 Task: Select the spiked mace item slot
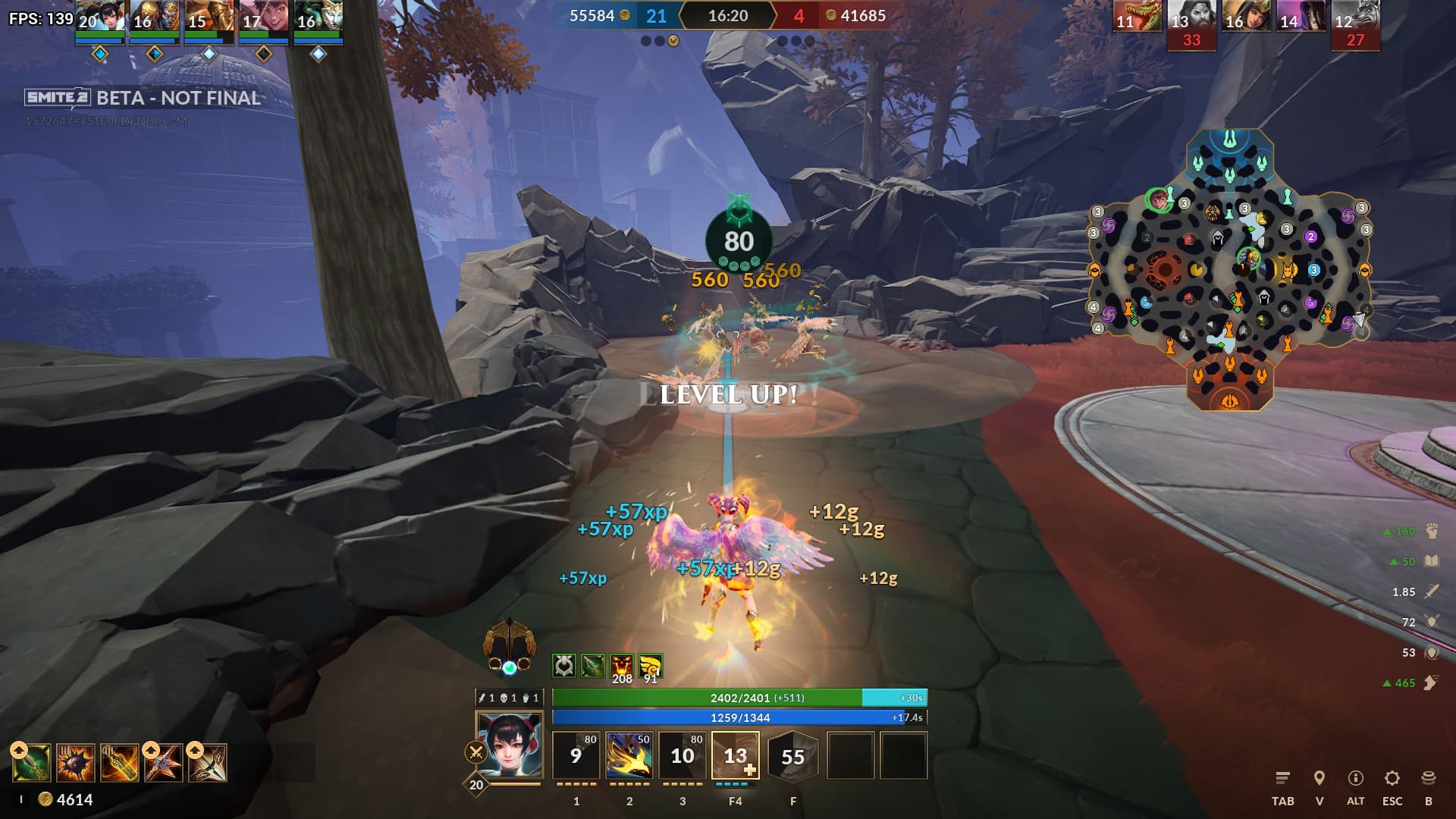[x=76, y=763]
